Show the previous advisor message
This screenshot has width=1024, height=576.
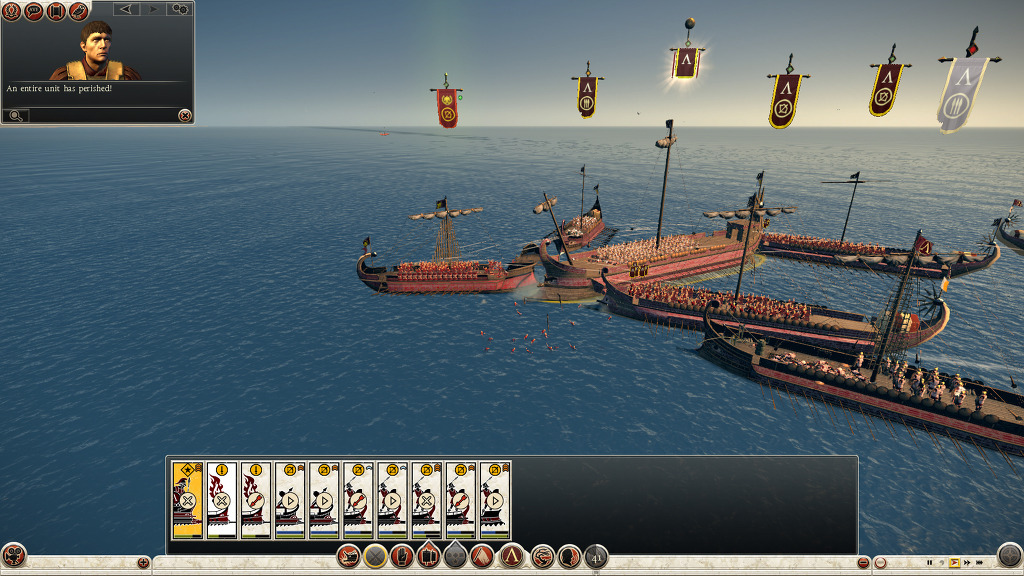click(127, 9)
